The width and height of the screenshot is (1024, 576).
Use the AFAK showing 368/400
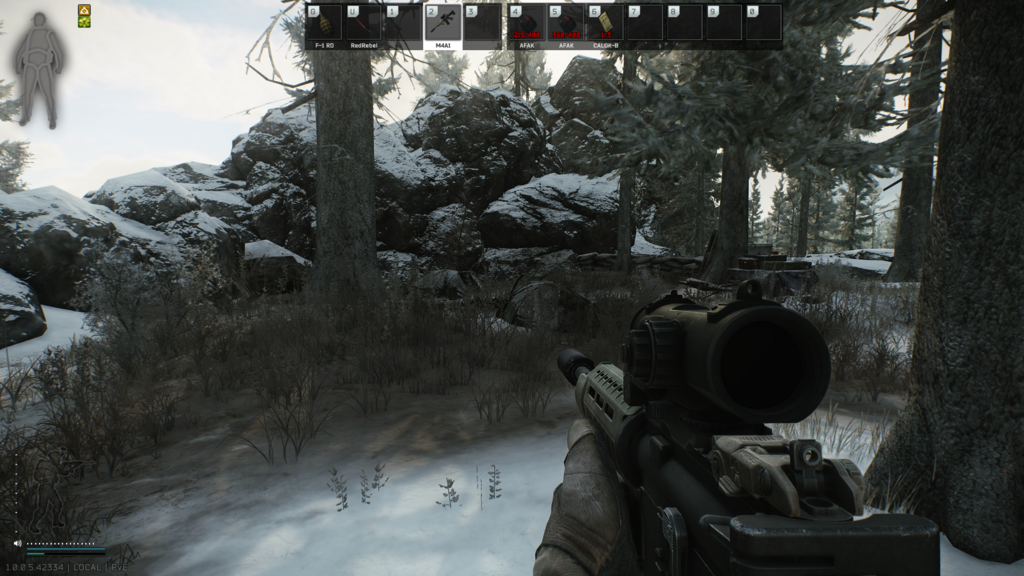[566, 25]
